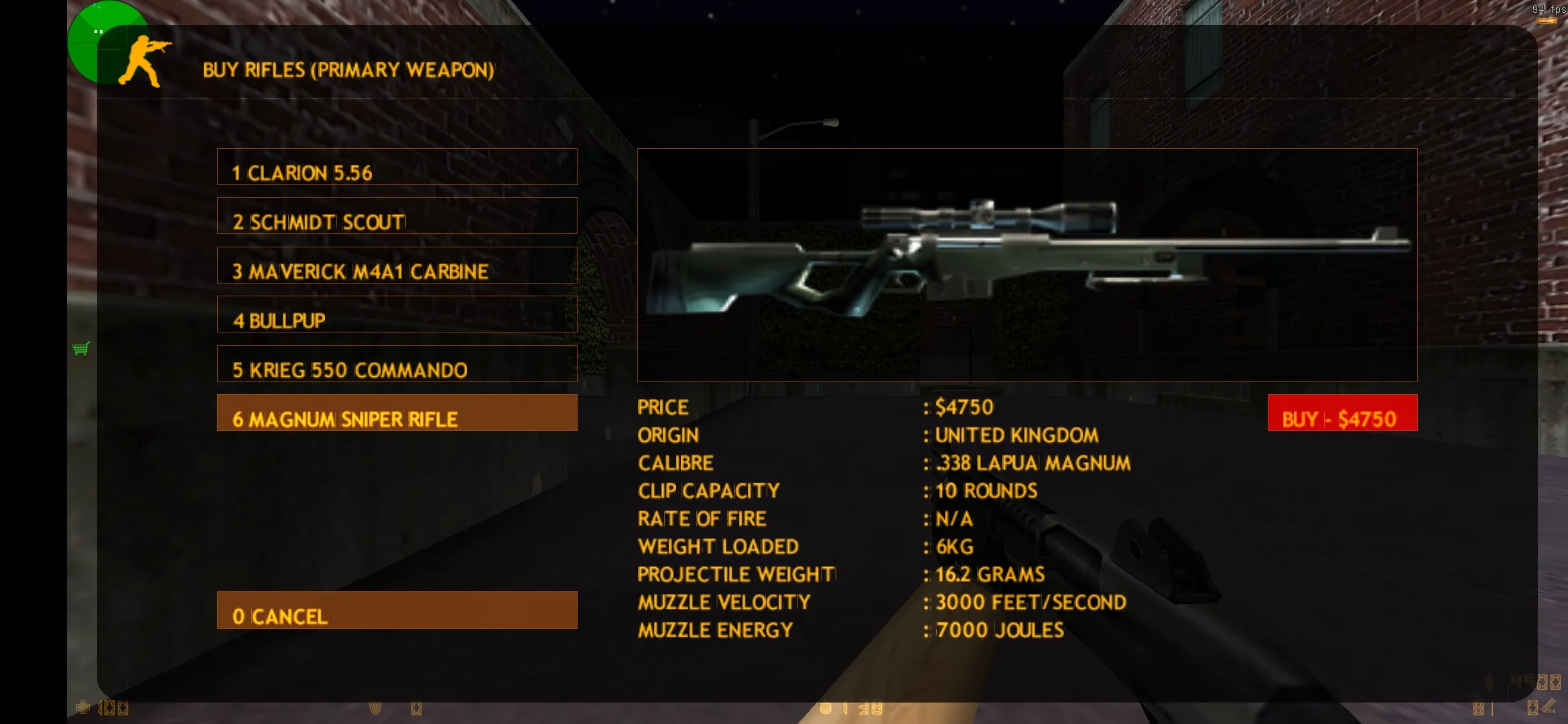Pick the Maverick M4A1 Carbine
1568x724 pixels.
click(x=397, y=265)
